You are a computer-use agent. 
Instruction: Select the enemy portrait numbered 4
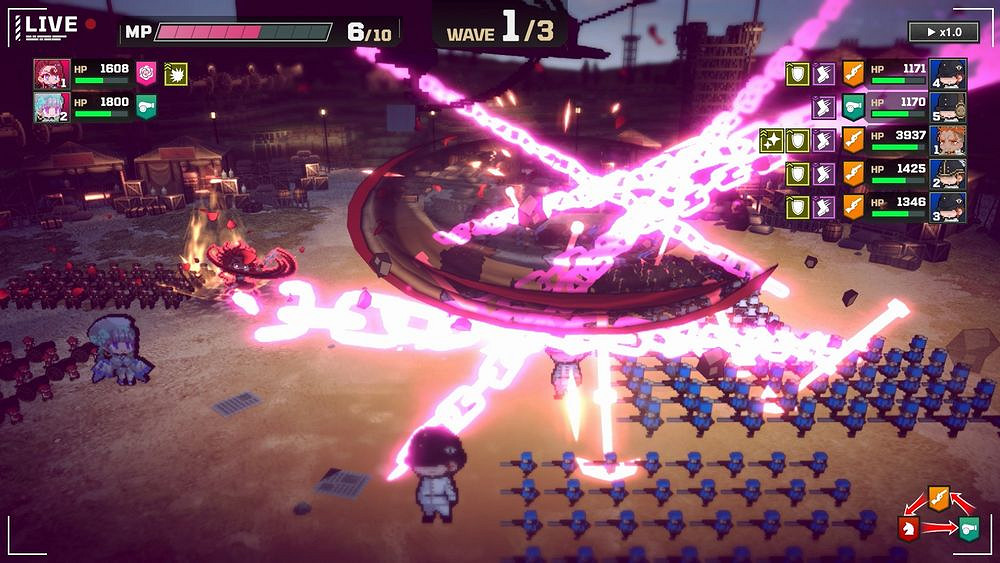(946, 74)
